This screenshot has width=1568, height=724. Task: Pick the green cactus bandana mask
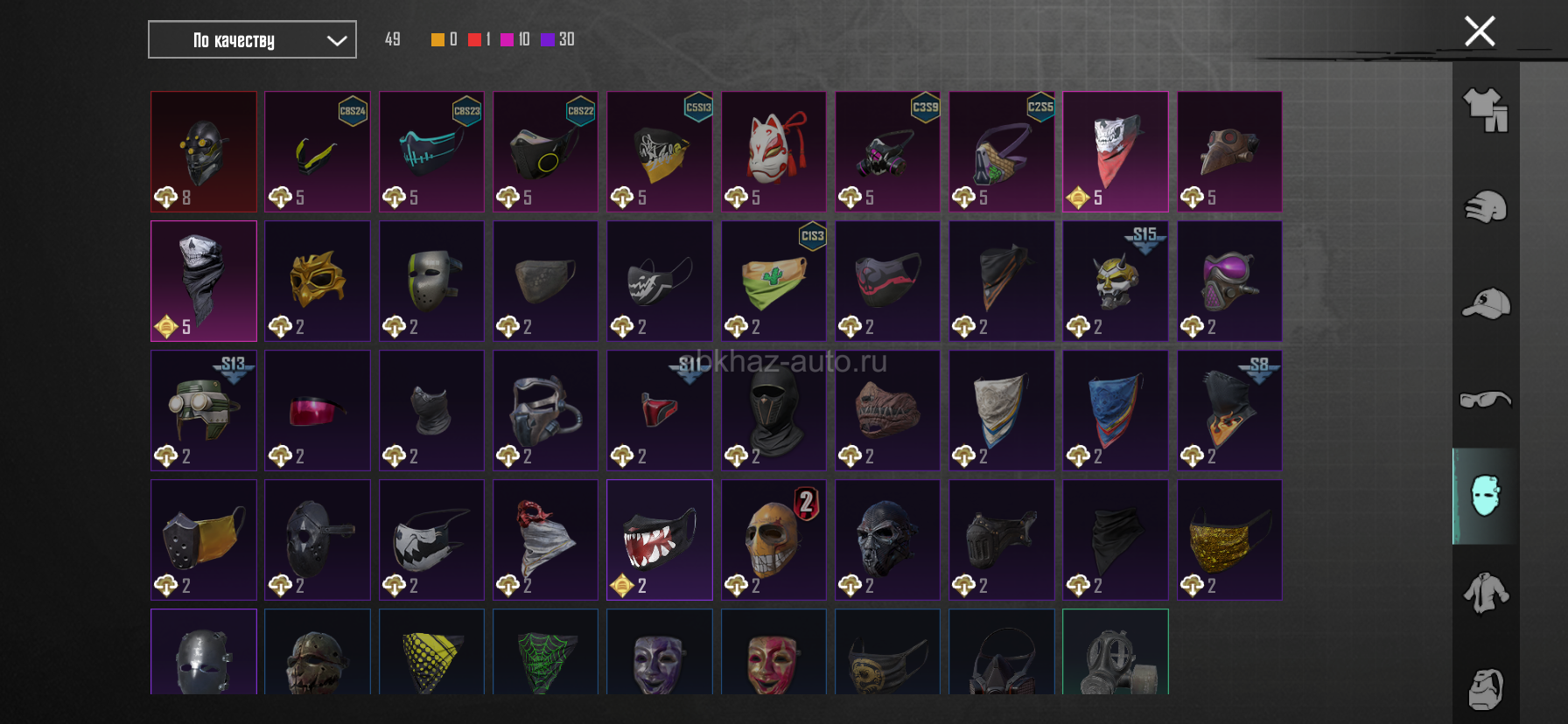(773, 280)
